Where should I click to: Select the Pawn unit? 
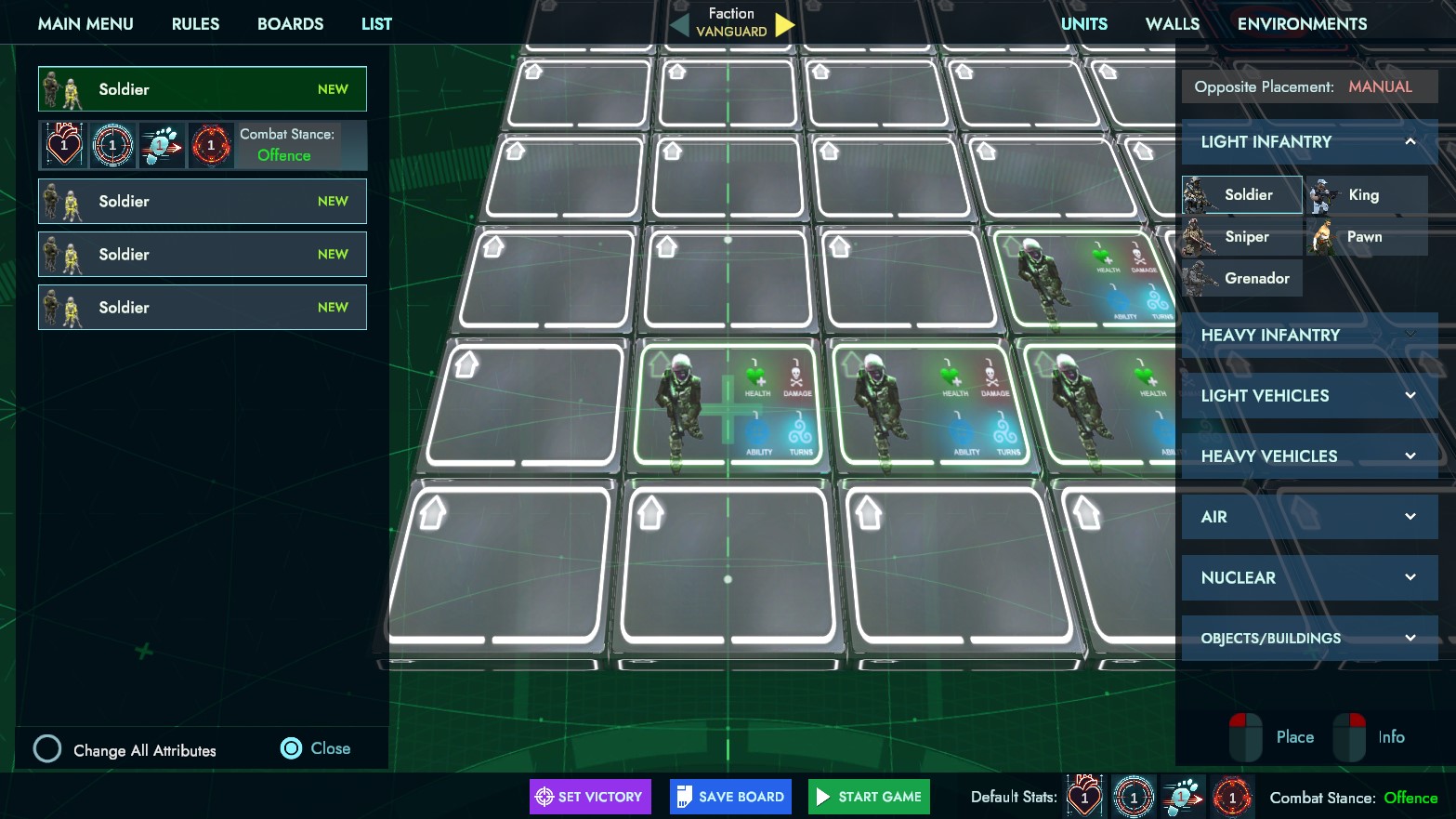(1366, 237)
